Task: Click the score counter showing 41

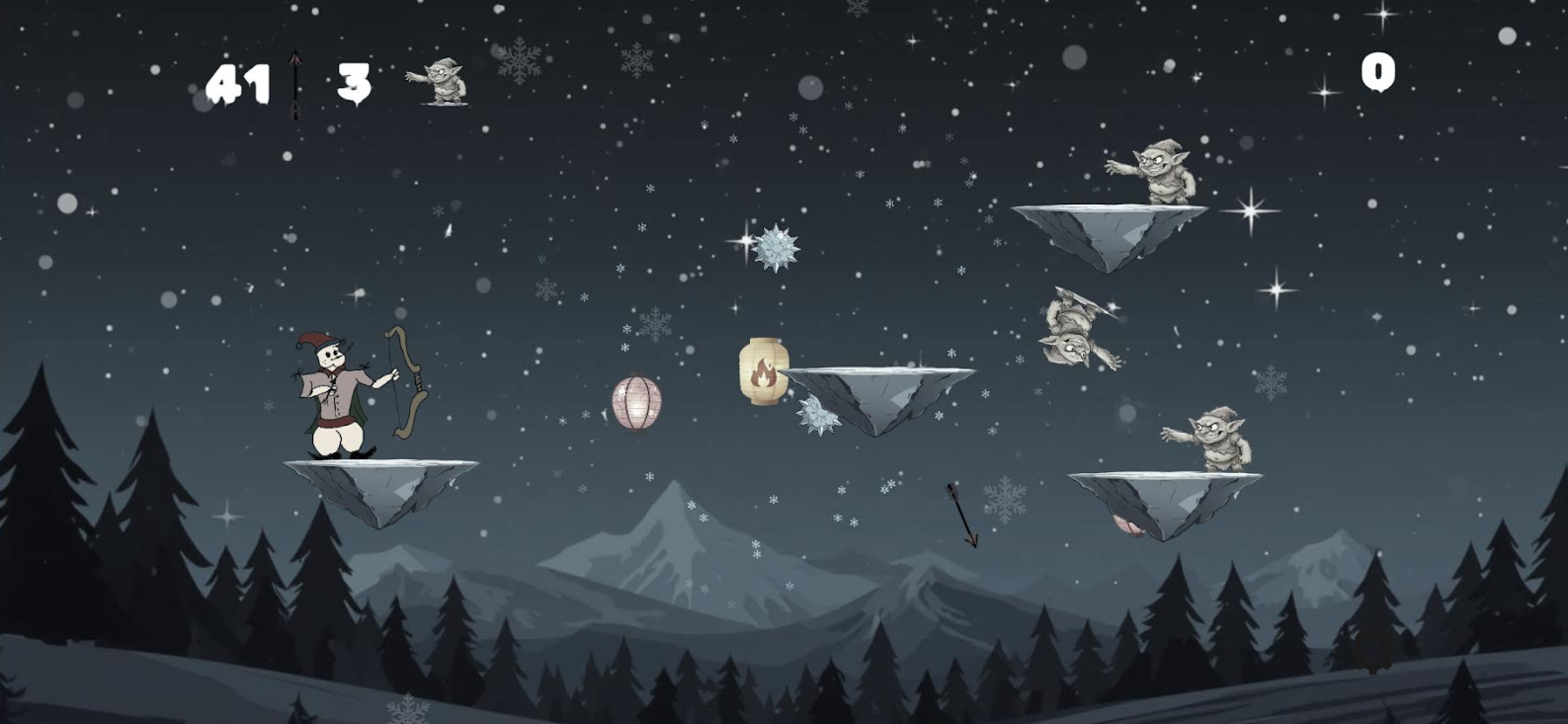Action: [x=240, y=84]
